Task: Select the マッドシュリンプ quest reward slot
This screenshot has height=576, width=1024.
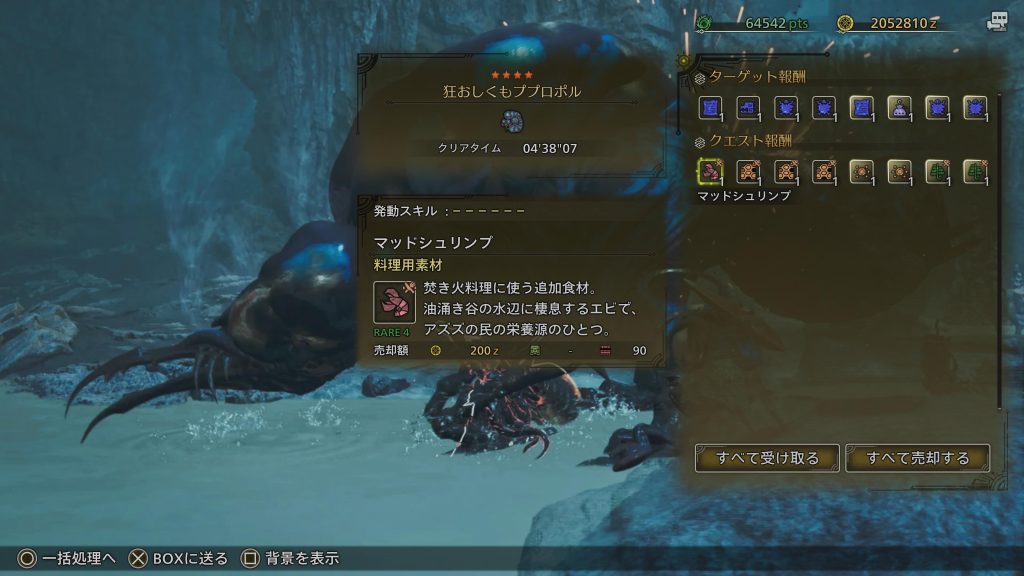Action: coord(710,172)
